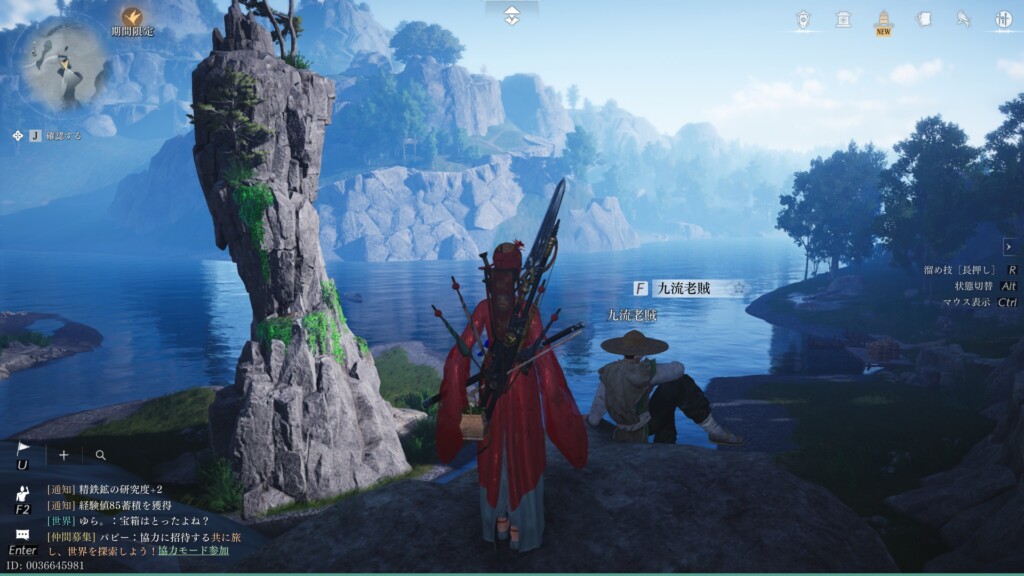This screenshot has width=1024, height=576.
Task: Expand the small arrow above key hints
Action: [x=1008, y=246]
